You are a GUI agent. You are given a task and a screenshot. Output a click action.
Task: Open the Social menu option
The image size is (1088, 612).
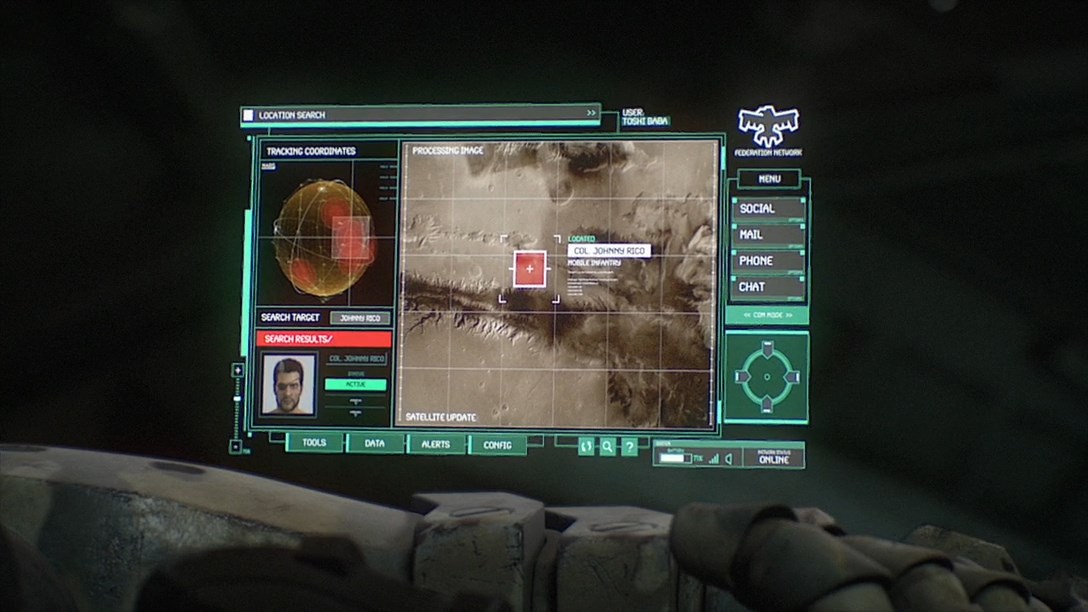click(x=767, y=209)
